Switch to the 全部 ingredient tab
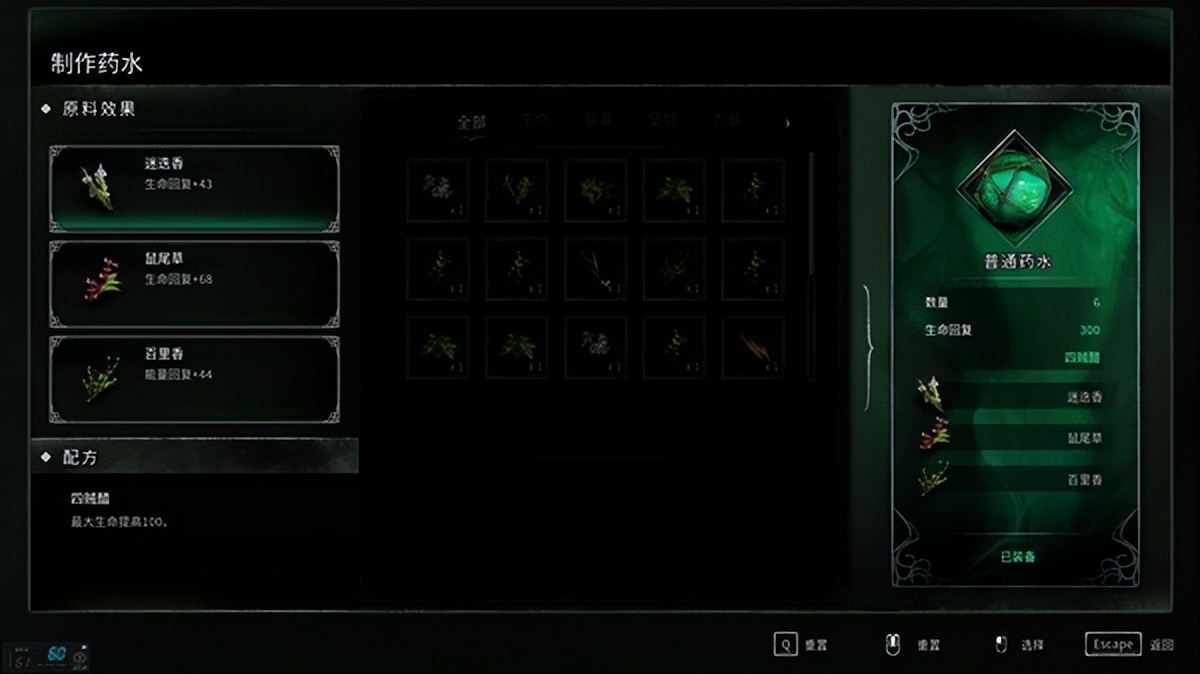The height and width of the screenshot is (674, 1200). point(471,123)
